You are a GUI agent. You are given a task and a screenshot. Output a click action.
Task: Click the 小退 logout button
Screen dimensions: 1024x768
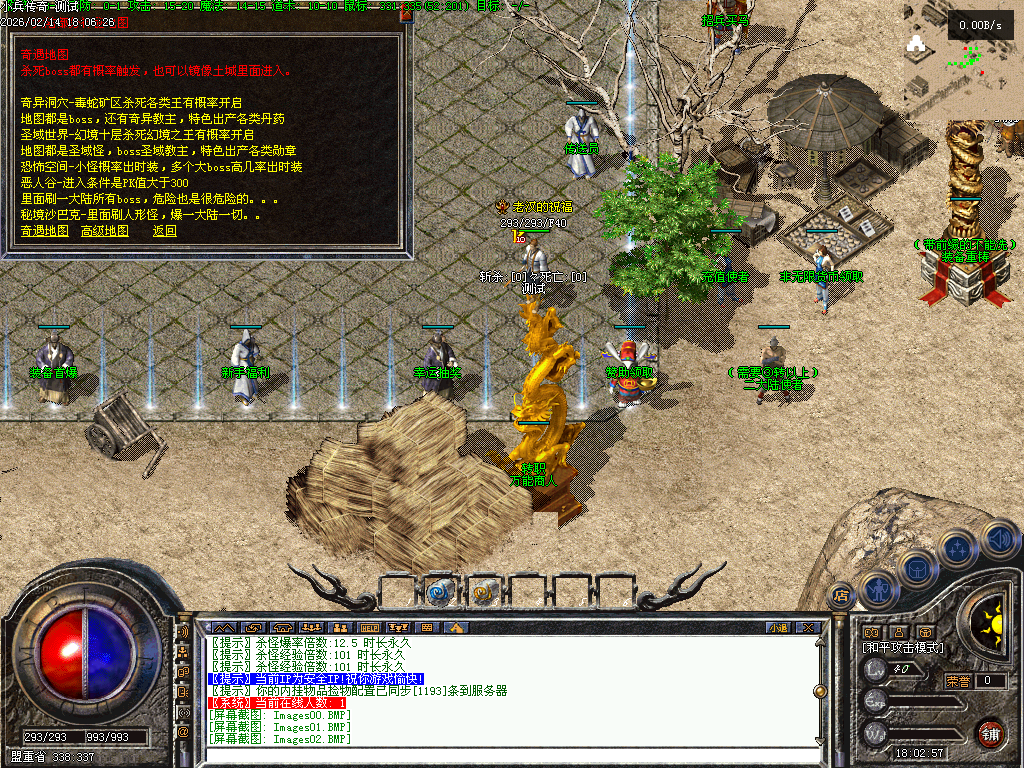click(x=779, y=627)
